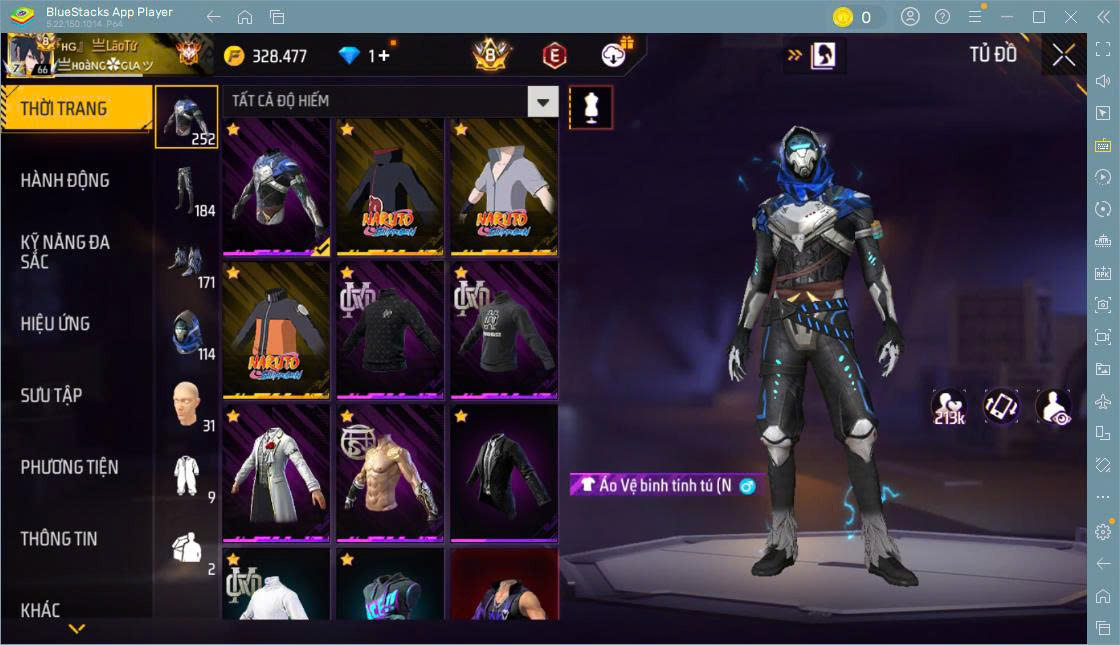Viewport: 1120px width, 645px height.
Task: Select the Kỹ Năng Đa Sắc tab
Action: (x=66, y=252)
